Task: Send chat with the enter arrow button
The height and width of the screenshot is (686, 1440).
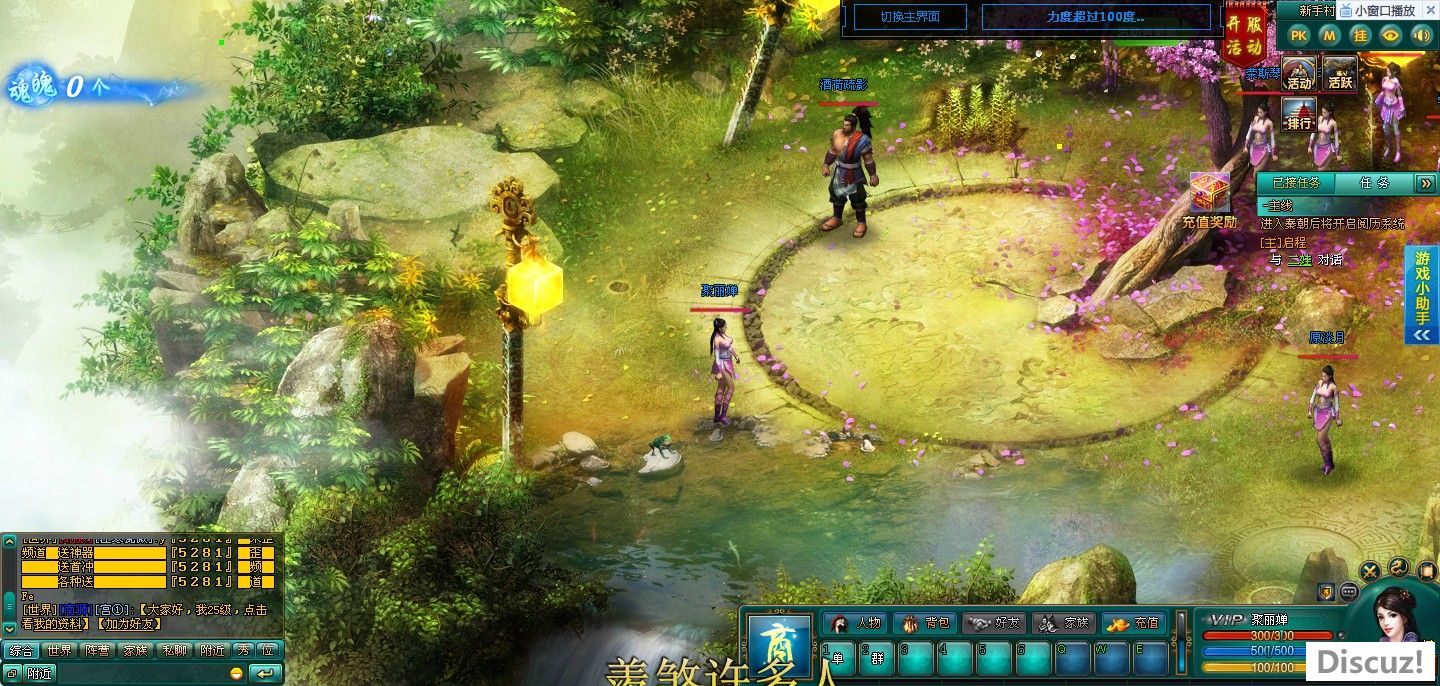Action: [x=265, y=673]
